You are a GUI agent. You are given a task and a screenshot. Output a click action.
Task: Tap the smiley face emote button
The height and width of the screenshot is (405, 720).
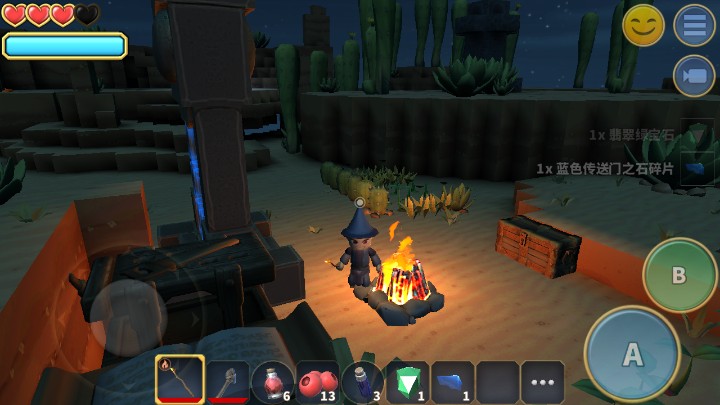[x=643, y=25]
